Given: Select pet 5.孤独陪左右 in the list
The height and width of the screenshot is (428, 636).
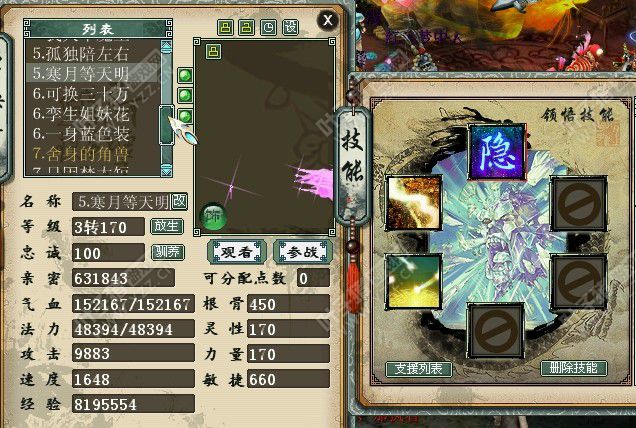Looking at the screenshot, I should [x=80, y=54].
